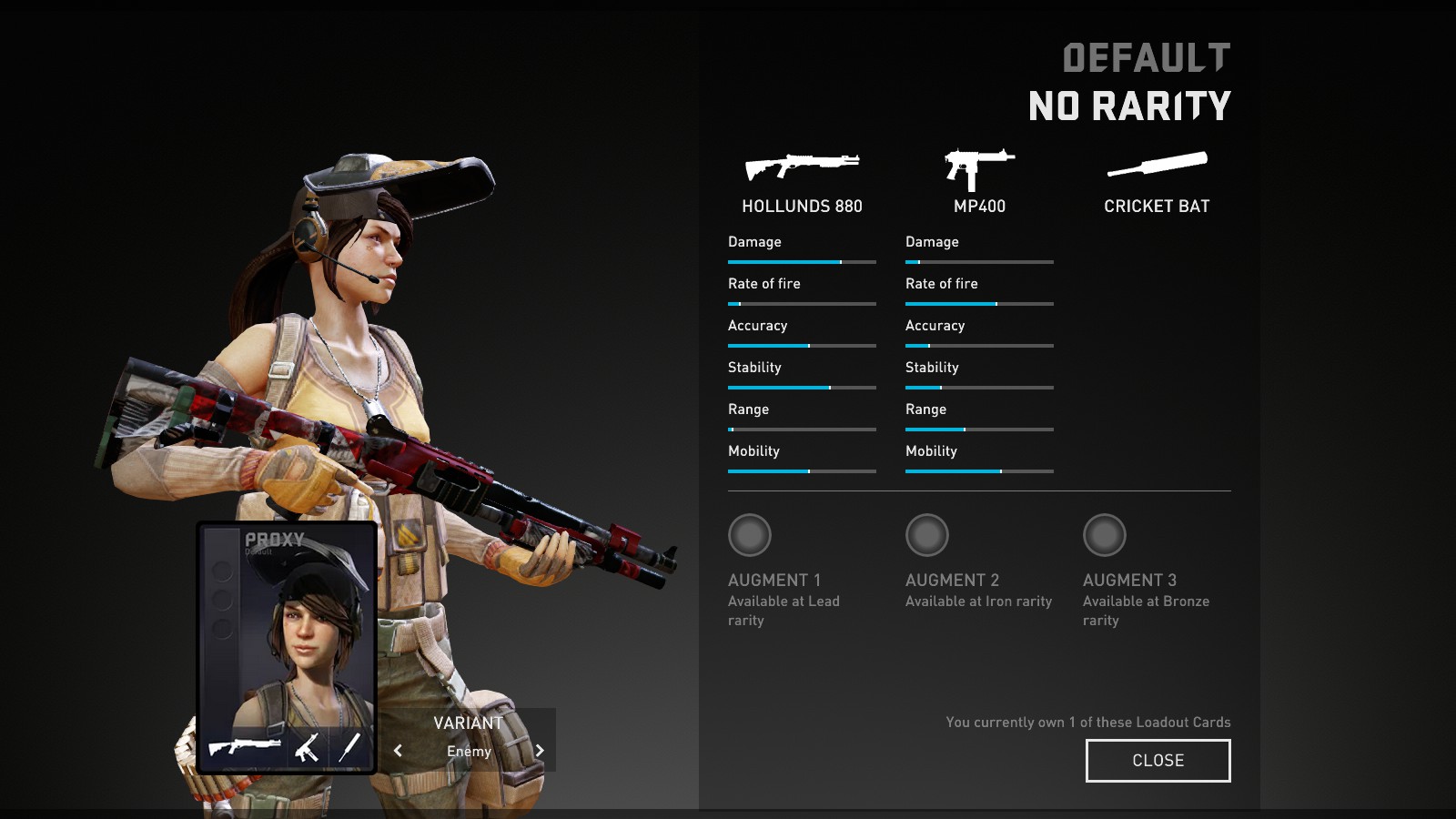This screenshot has height=819, width=1456.
Task: Select the MP400 weapon icon
Action: pyautogui.click(x=979, y=168)
